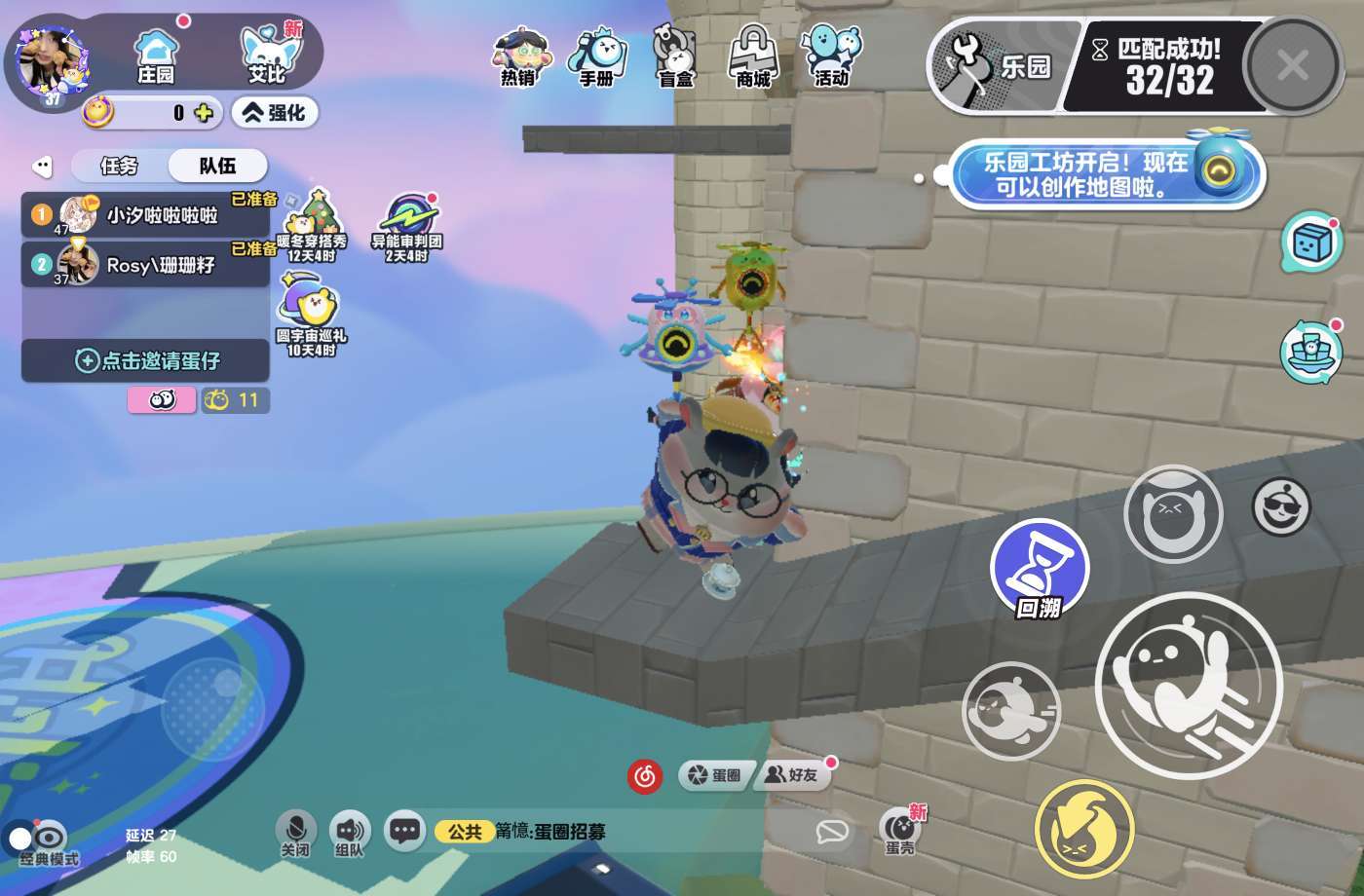Tap the 强化 upgrade button

coord(276,113)
